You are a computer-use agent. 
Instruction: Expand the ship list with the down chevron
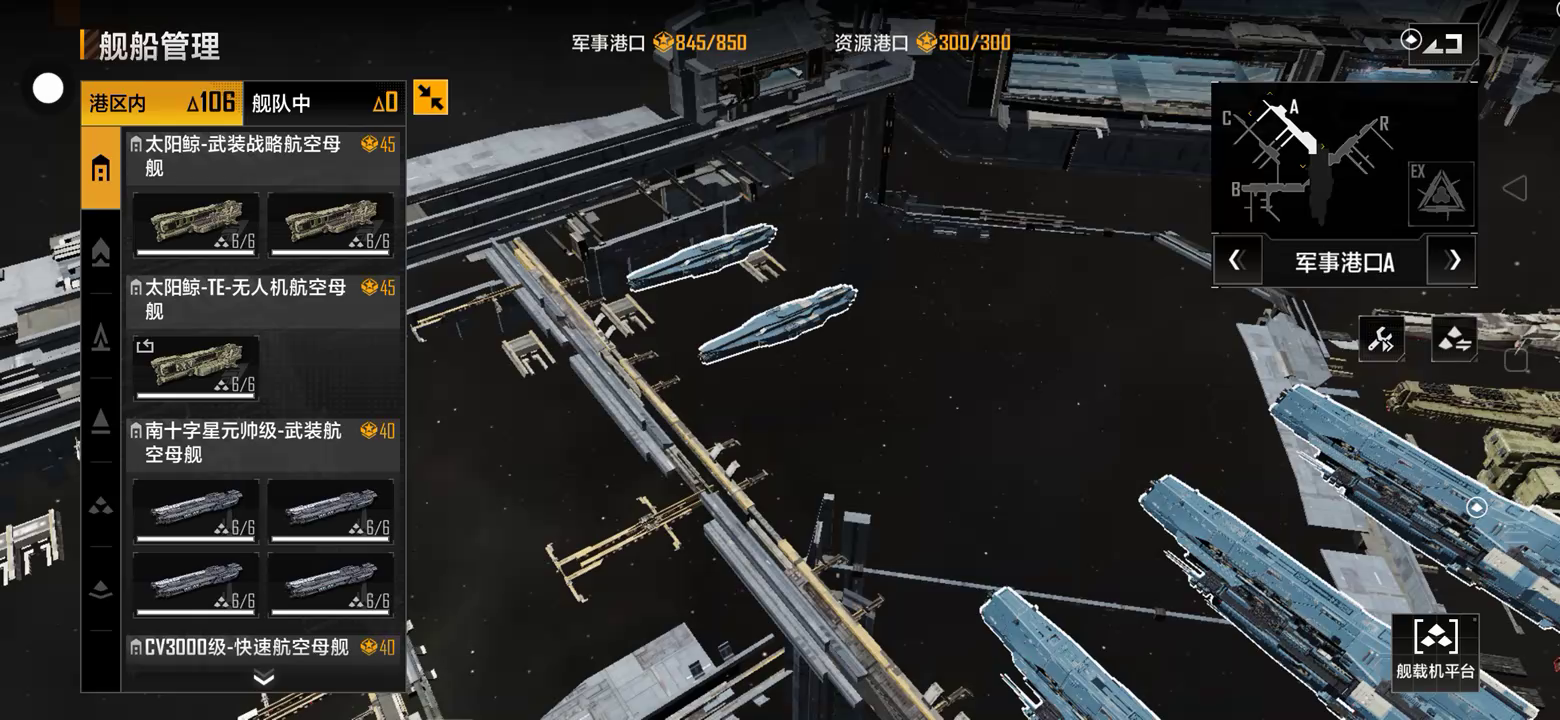[264, 679]
